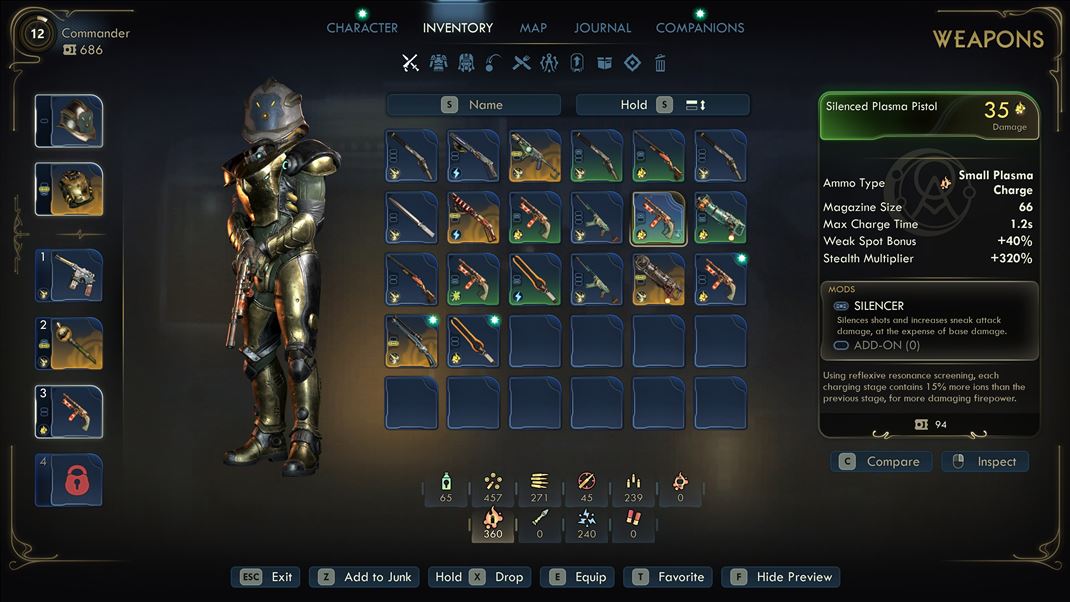Equip the selected weapon
The height and width of the screenshot is (602, 1070).
578,577
